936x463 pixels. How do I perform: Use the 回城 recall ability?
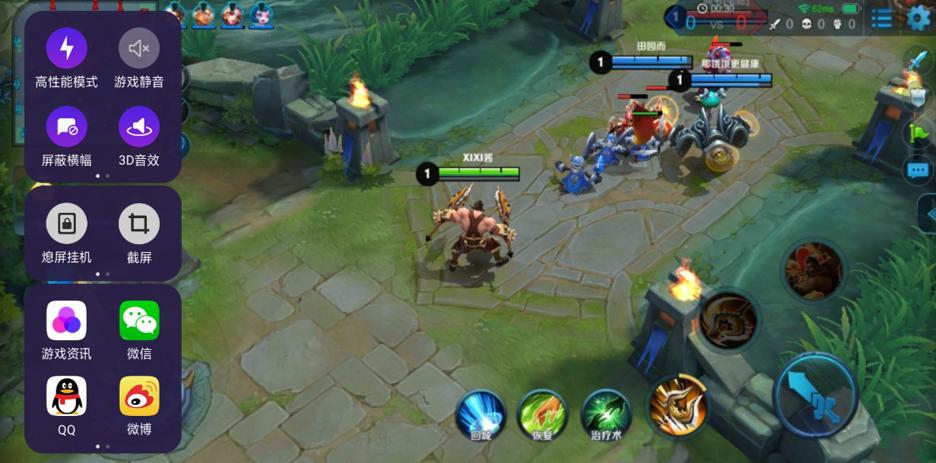pos(481,414)
